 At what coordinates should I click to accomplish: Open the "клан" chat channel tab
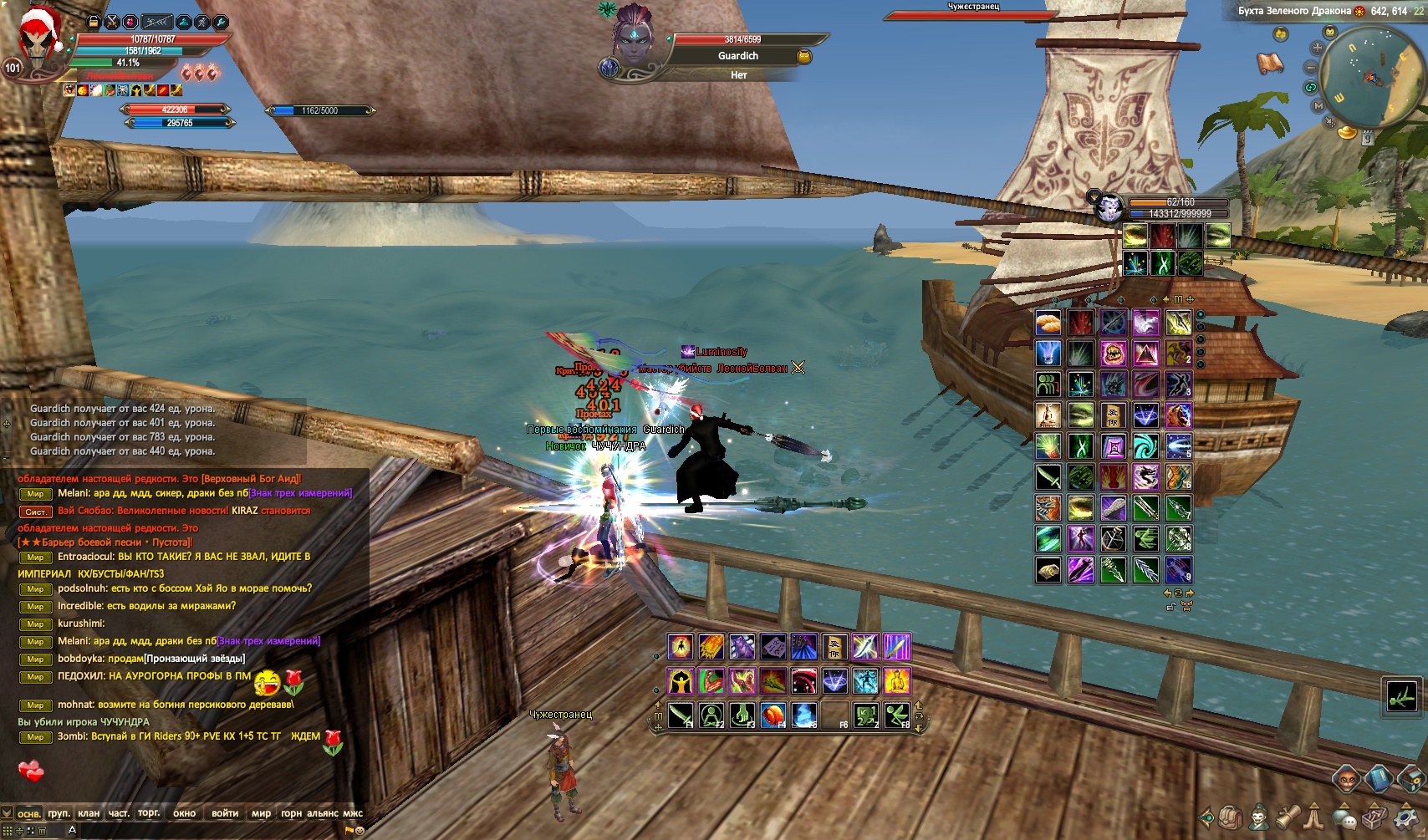89,813
